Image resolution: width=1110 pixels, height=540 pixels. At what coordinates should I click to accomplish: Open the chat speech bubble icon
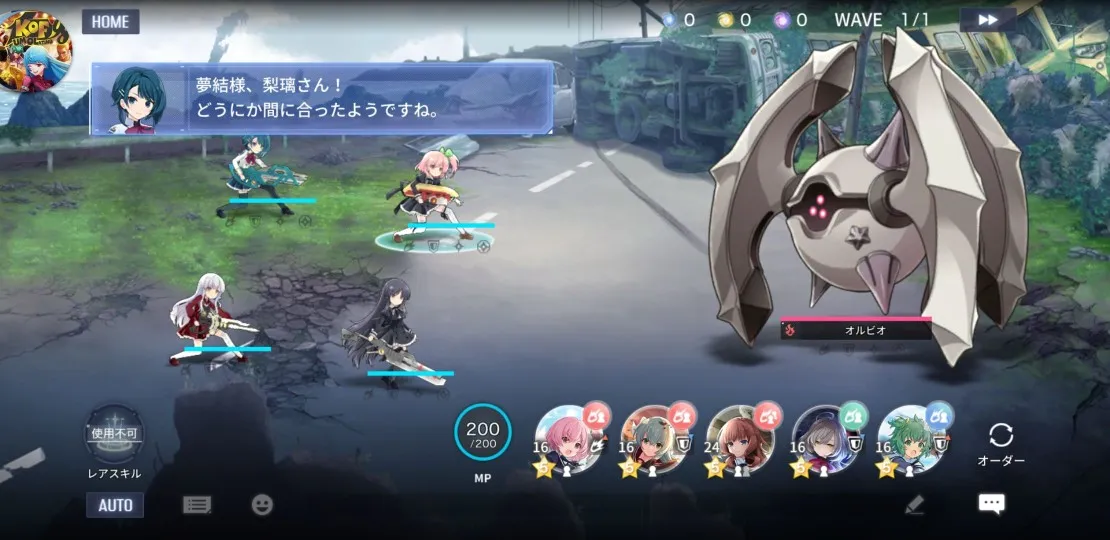991,504
